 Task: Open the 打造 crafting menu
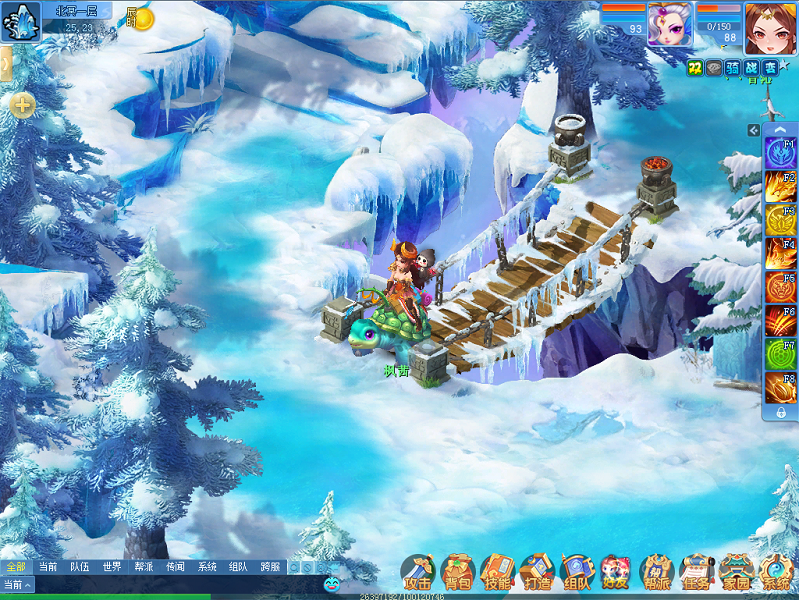(537, 573)
